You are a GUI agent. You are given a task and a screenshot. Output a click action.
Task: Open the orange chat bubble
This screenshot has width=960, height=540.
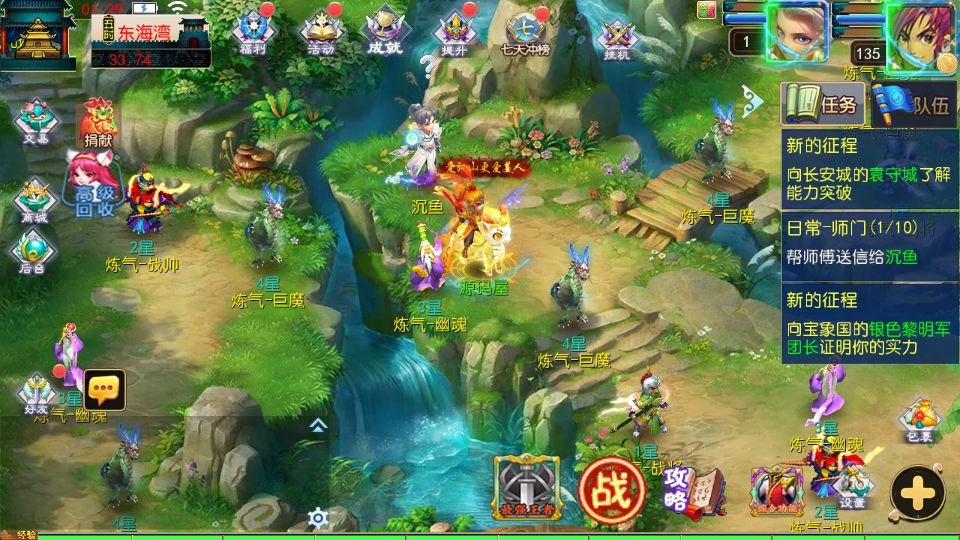coord(104,389)
